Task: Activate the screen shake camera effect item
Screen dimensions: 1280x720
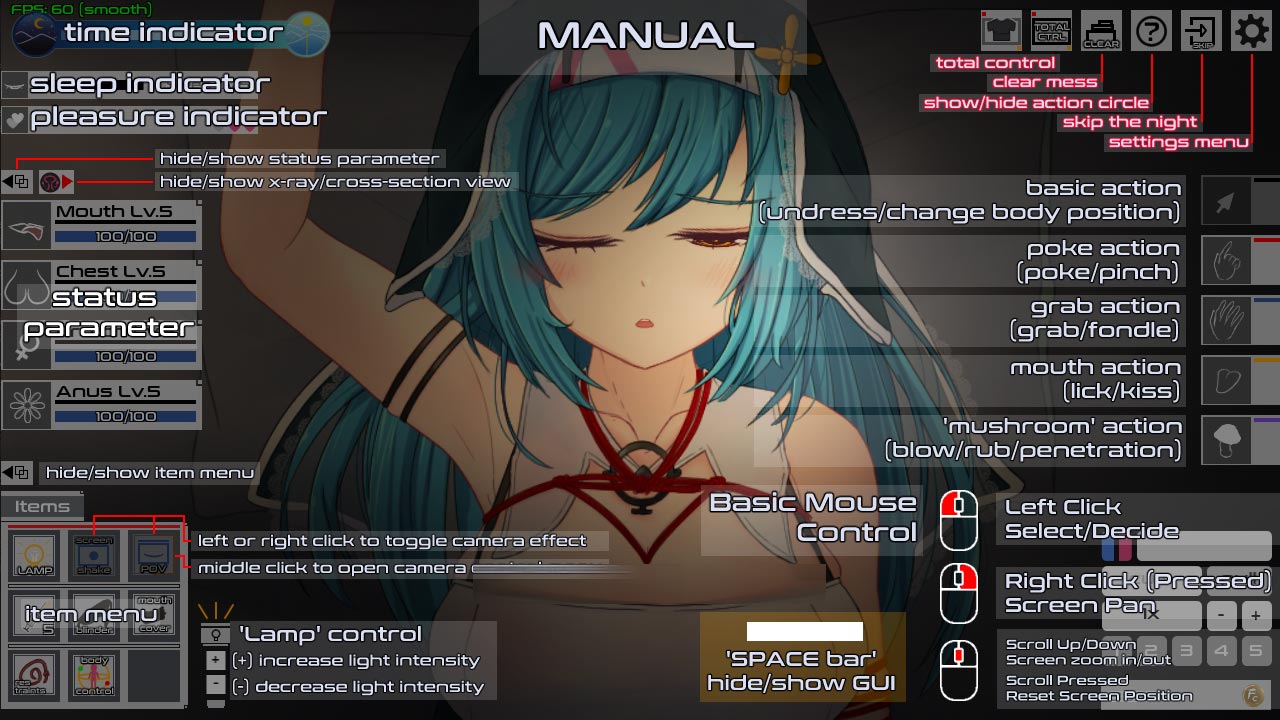Action: [x=94, y=555]
